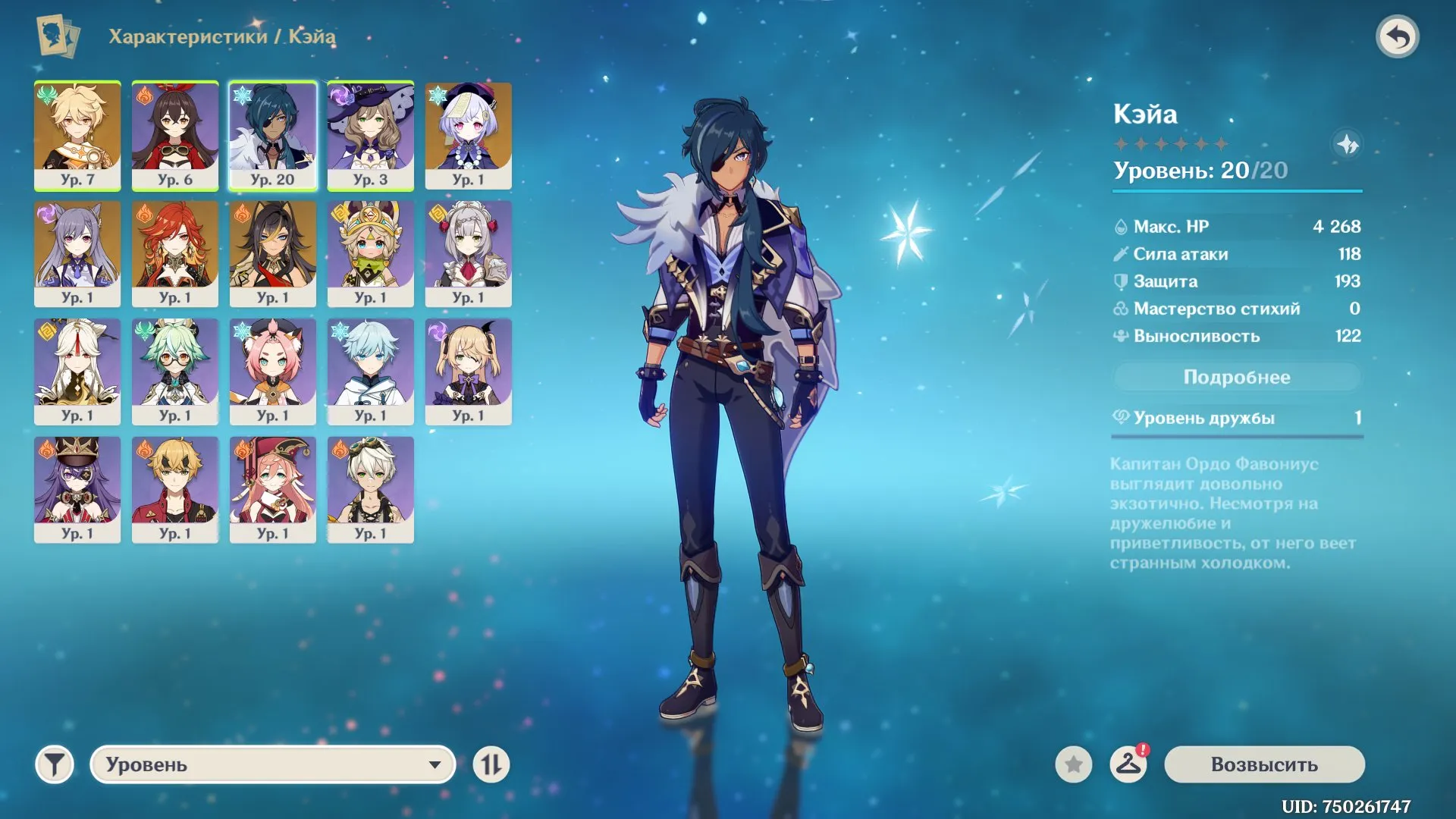Select Amber's level 6 portrait

coord(175,136)
